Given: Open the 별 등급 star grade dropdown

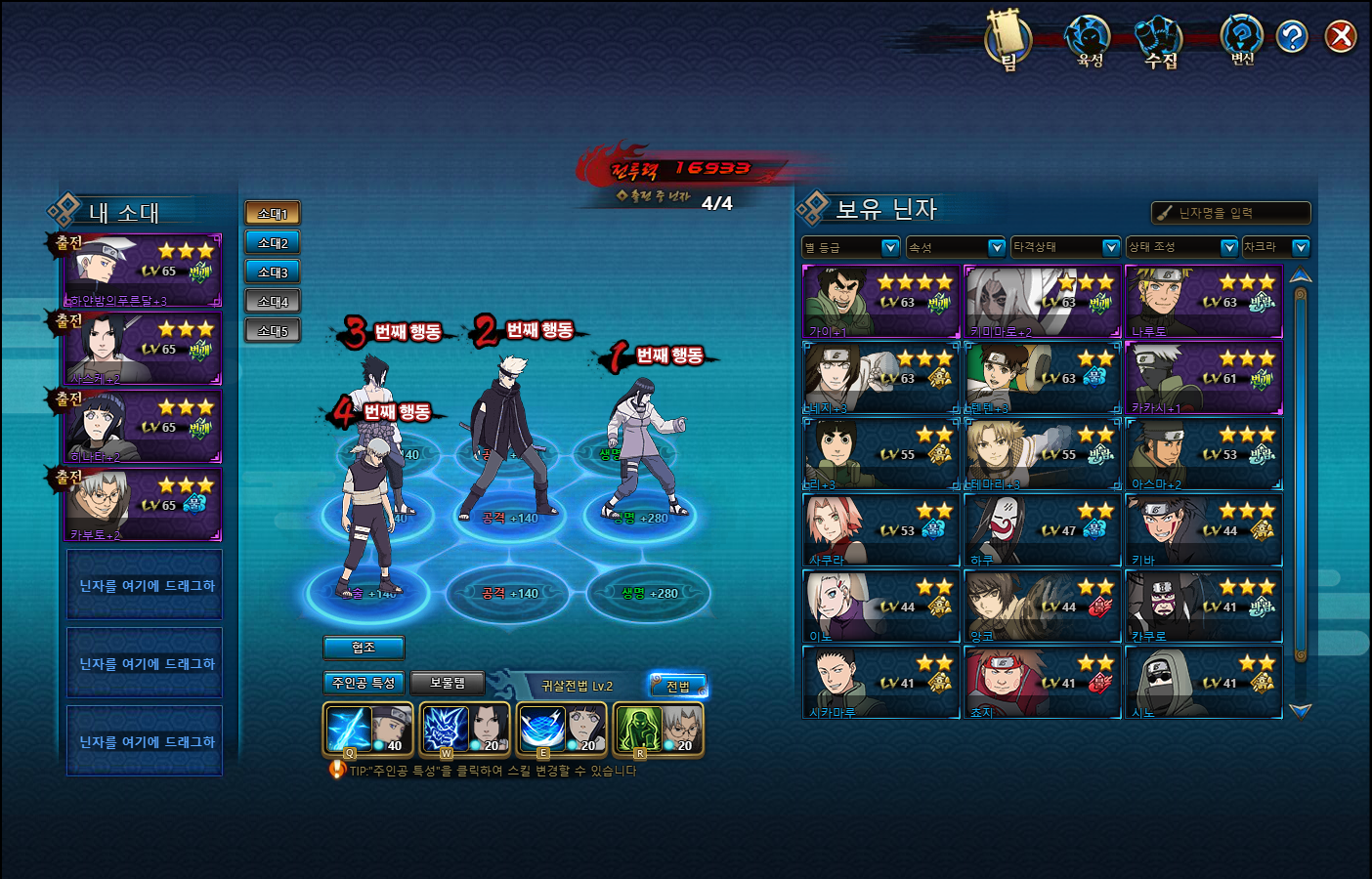Looking at the screenshot, I should click(x=850, y=247).
